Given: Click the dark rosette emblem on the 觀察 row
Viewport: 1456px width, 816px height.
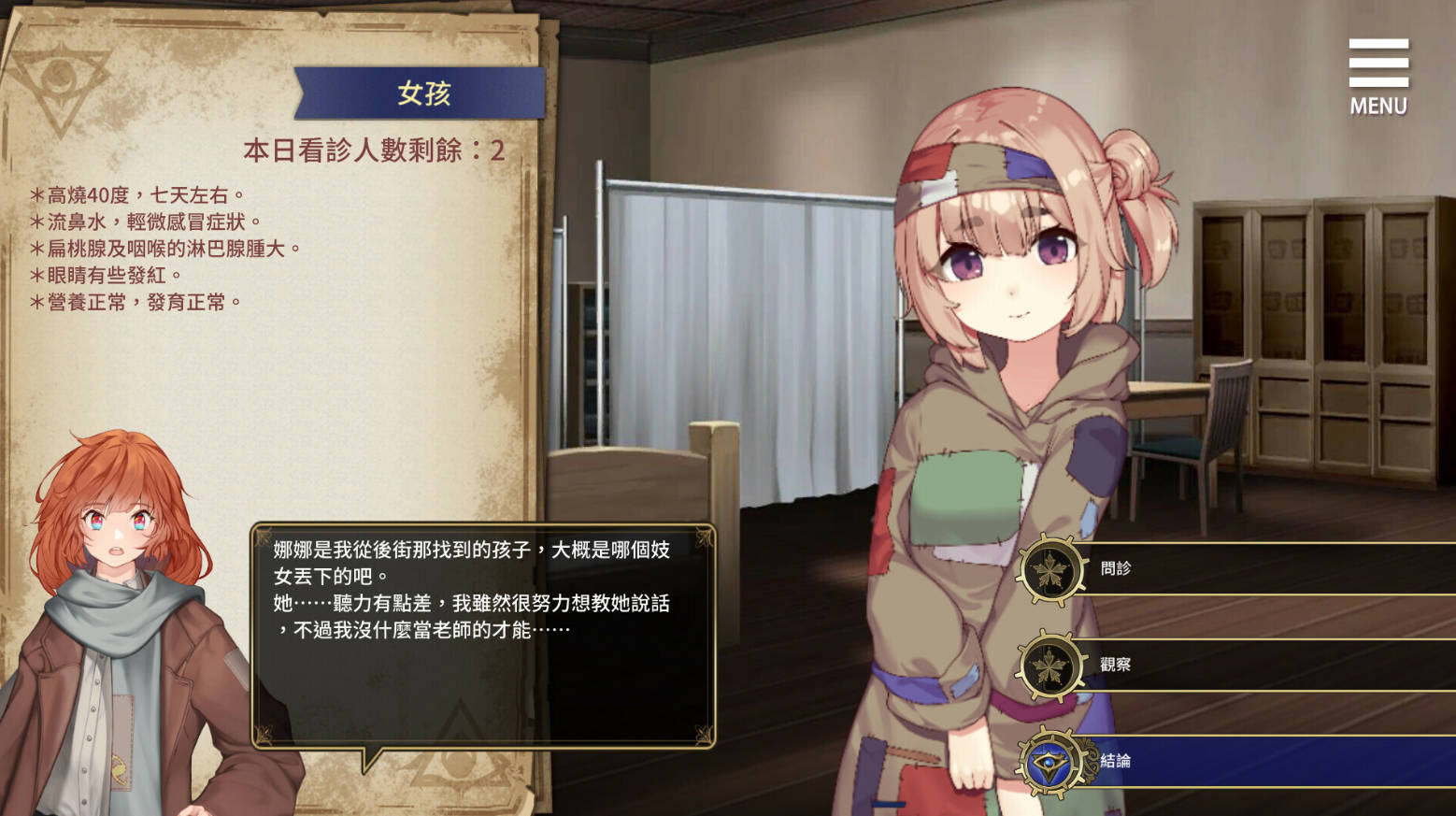Looking at the screenshot, I should point(1053,667).
